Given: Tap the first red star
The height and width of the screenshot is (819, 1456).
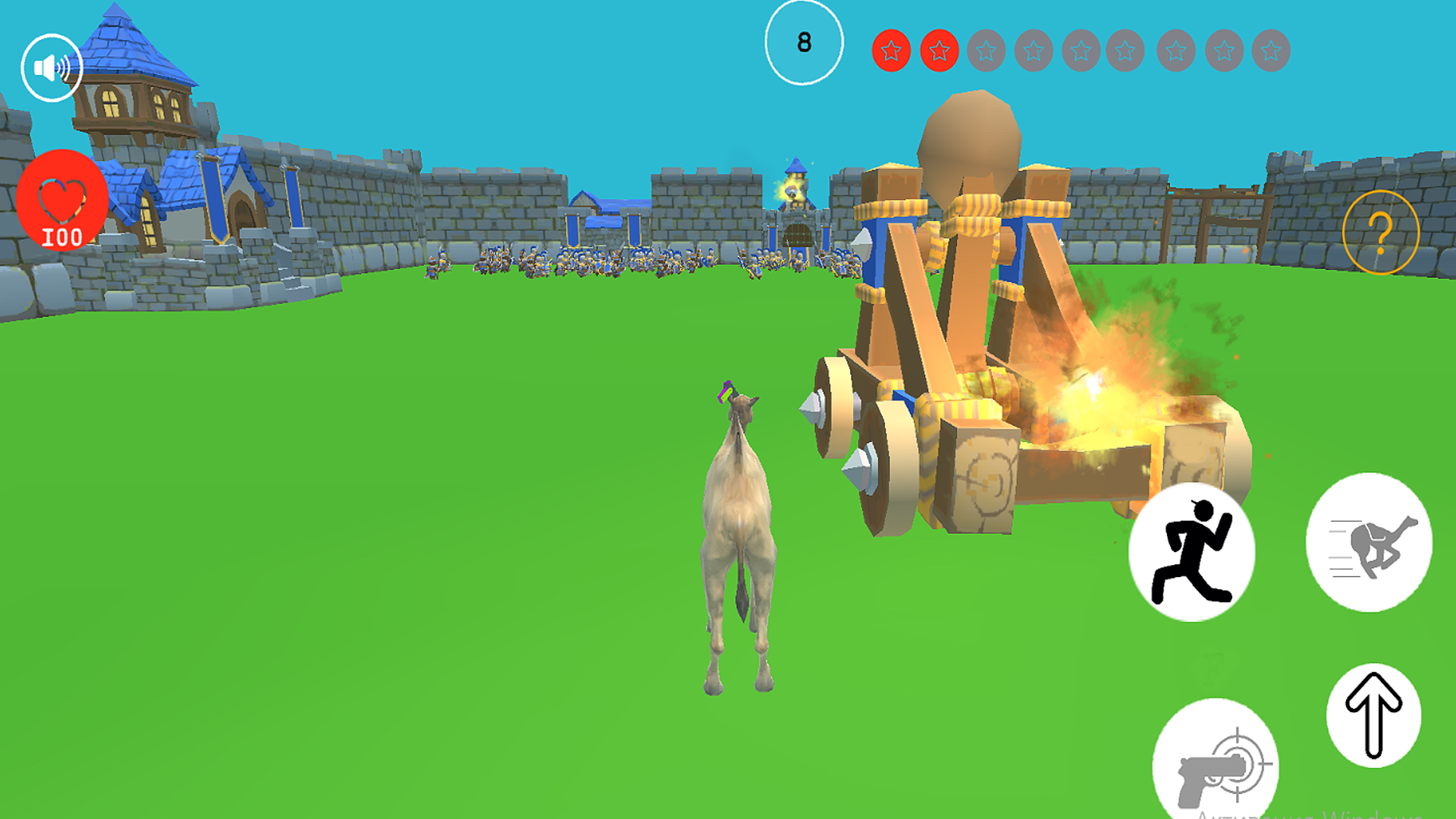Looking at the screenshot, I should pyautogui.click(x=893, y=49).
